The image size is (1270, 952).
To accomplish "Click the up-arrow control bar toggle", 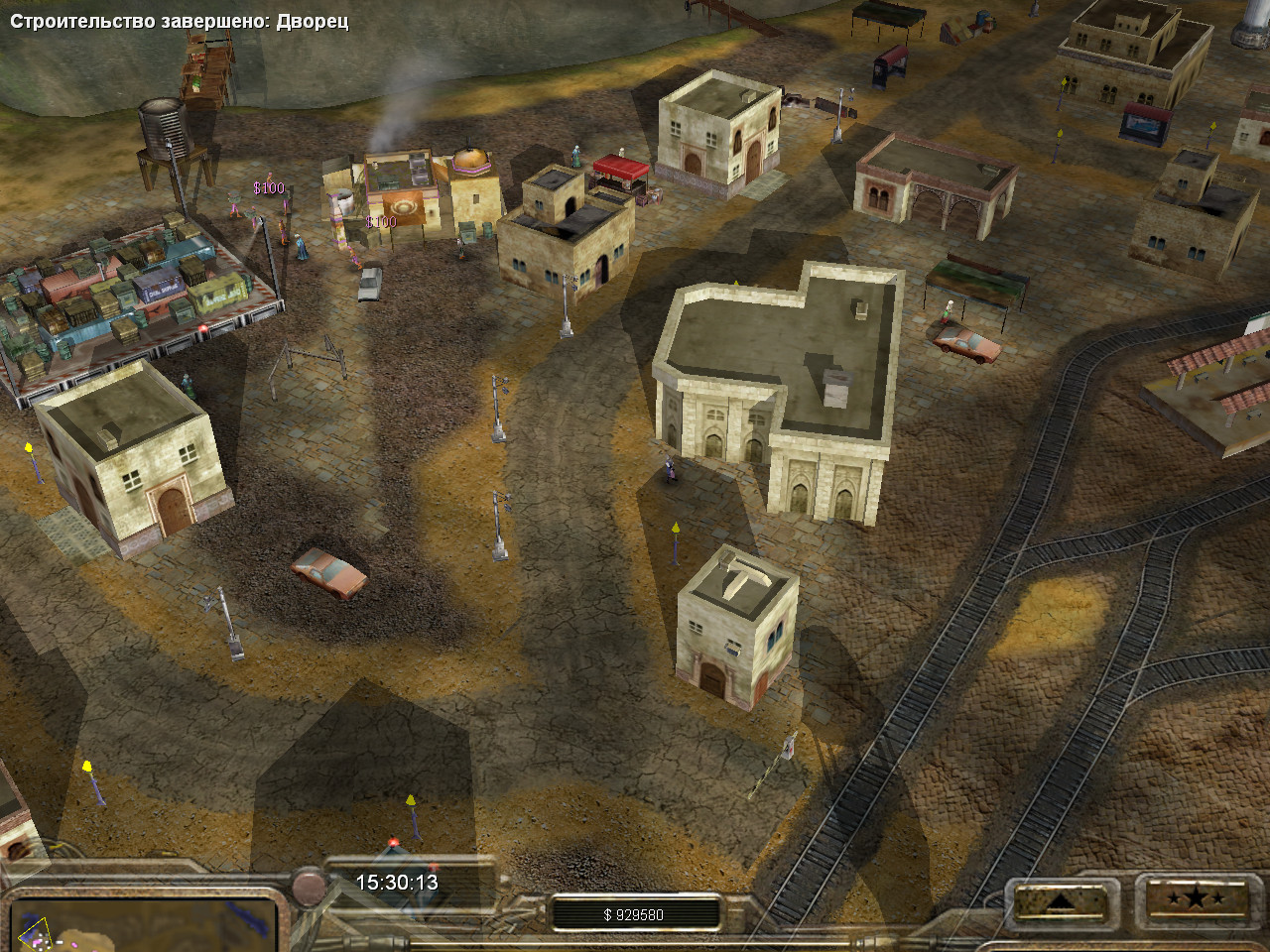I will pos(1061,900).
